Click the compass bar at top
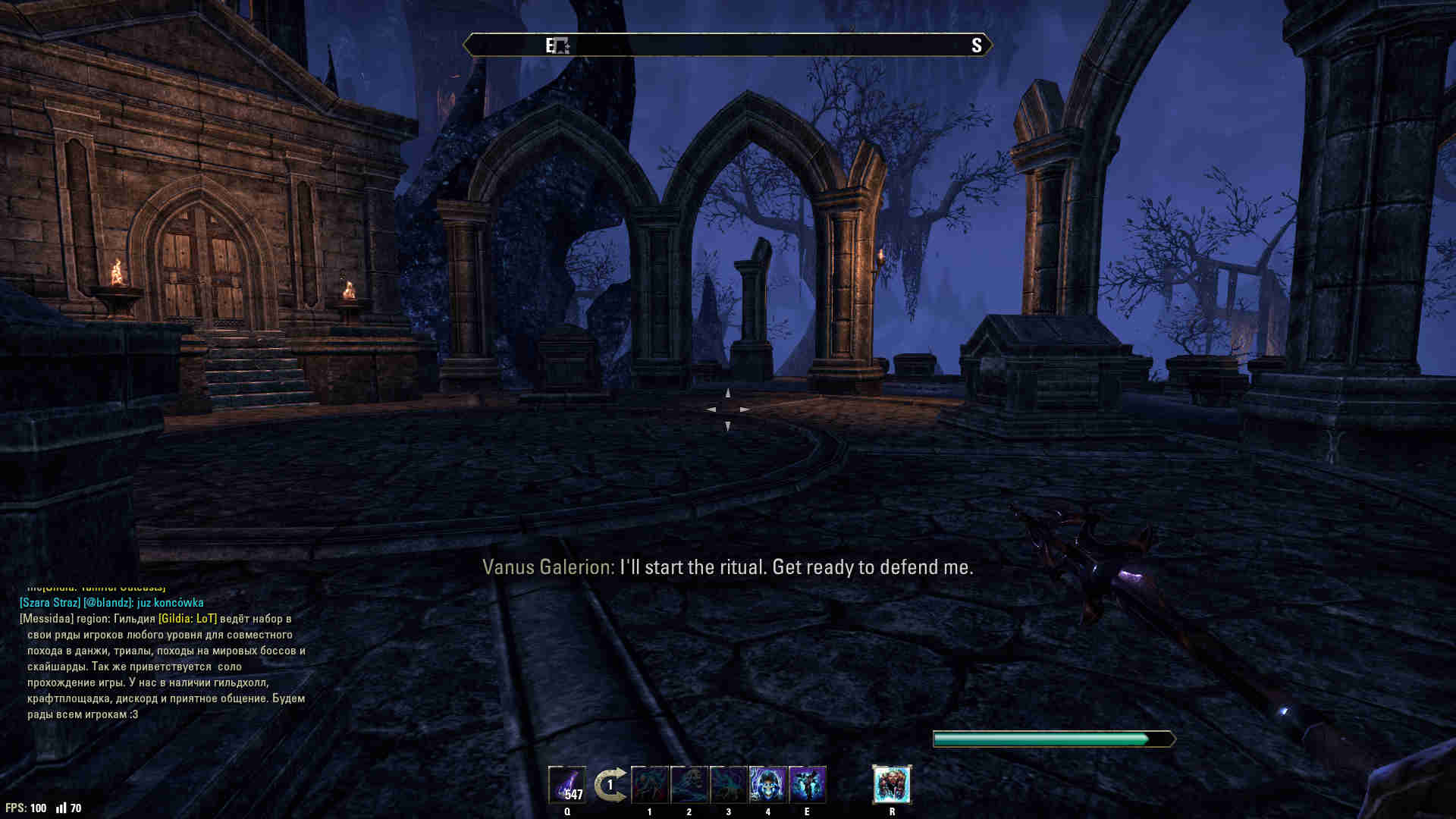This screenshot has width=1456, height=819. pos(728,45)
